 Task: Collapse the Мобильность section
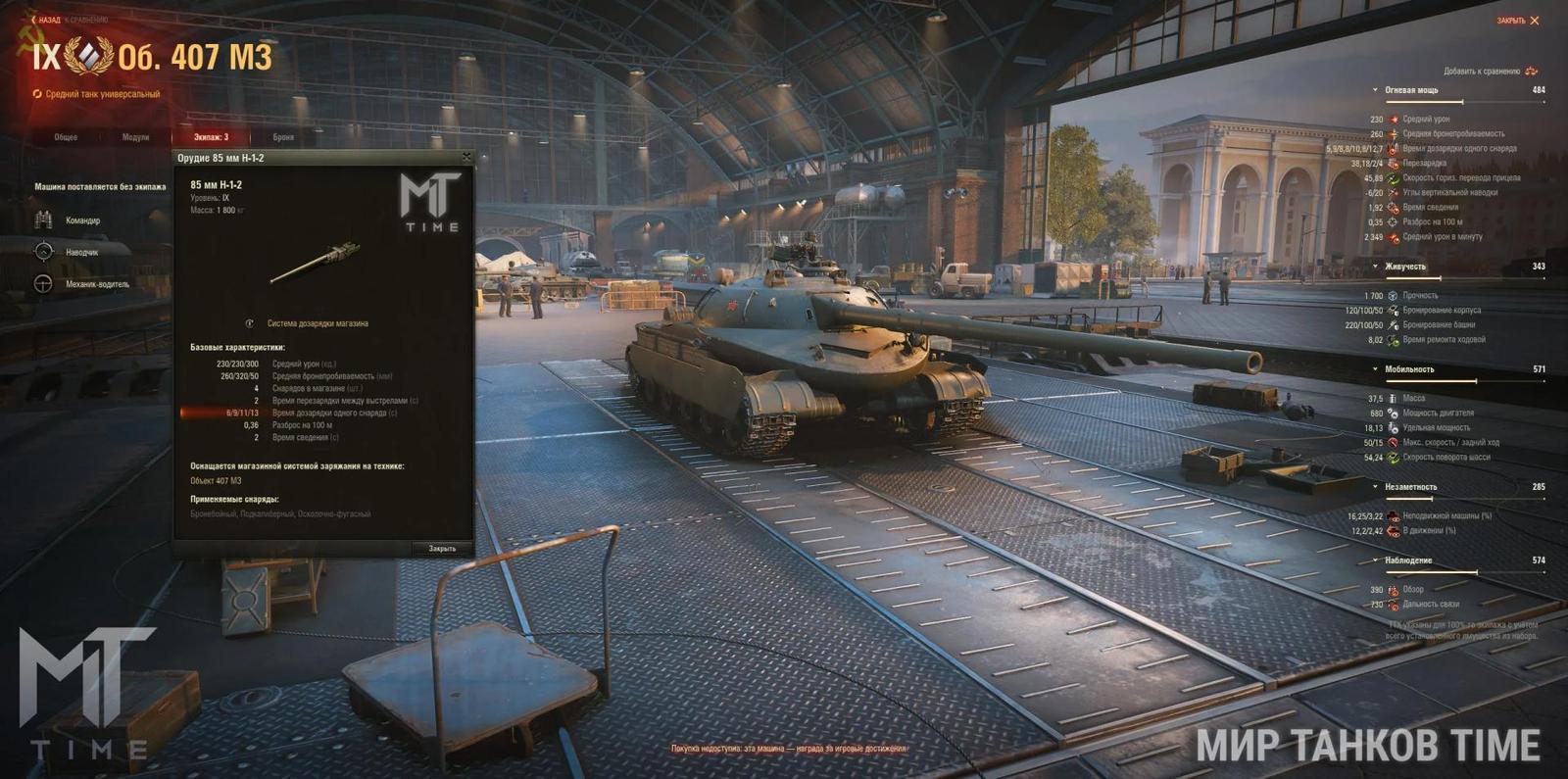point(1374,369)
